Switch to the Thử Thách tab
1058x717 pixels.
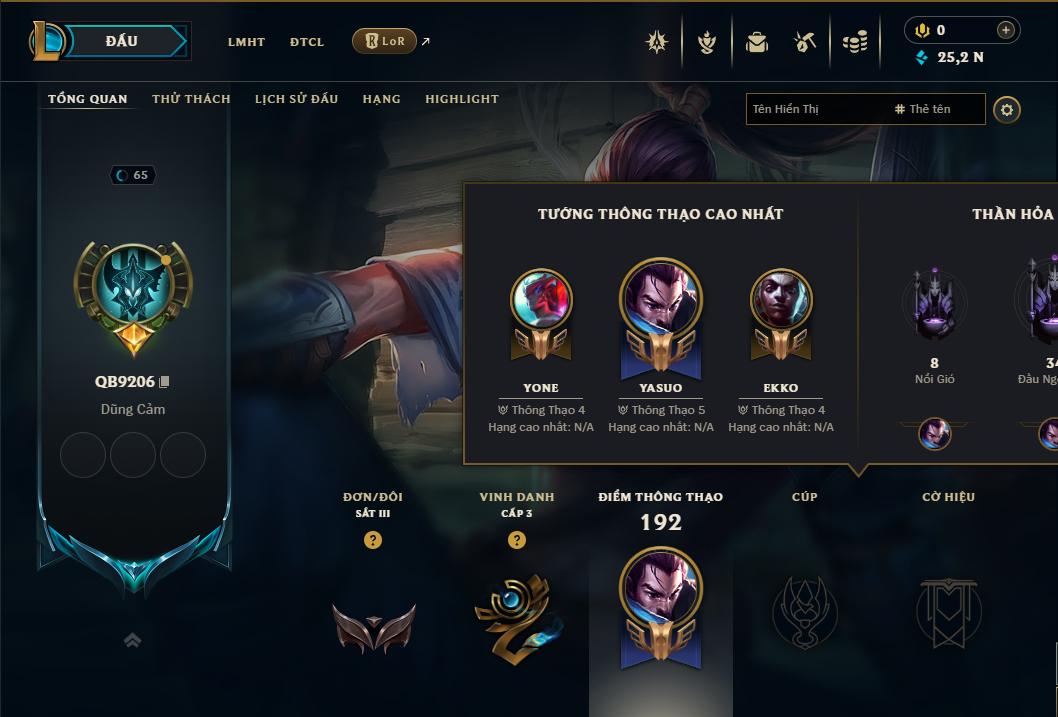(x=191, y=99)
